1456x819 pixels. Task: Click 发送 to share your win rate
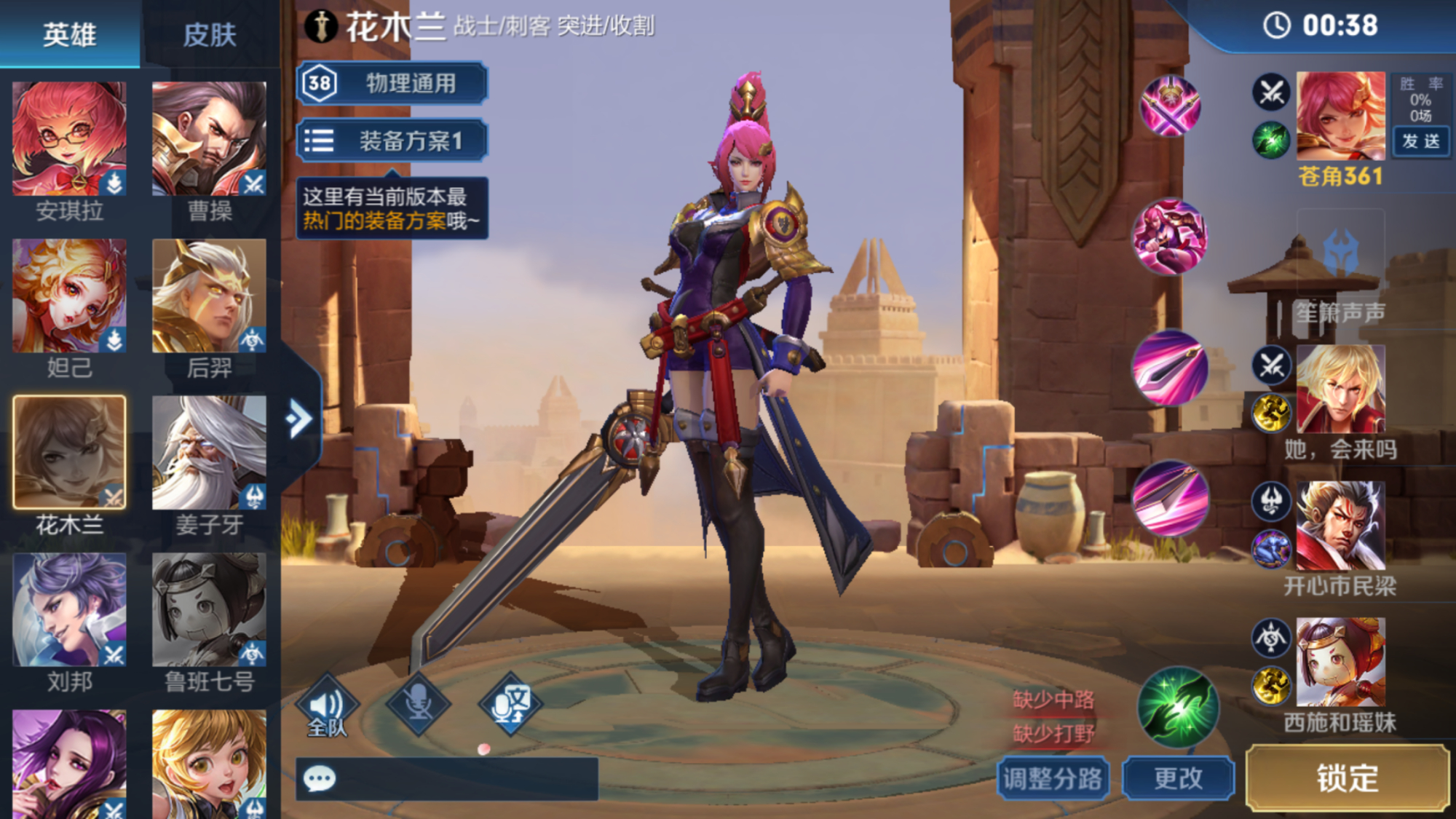pyautogui.click(x=1421, y=143)
